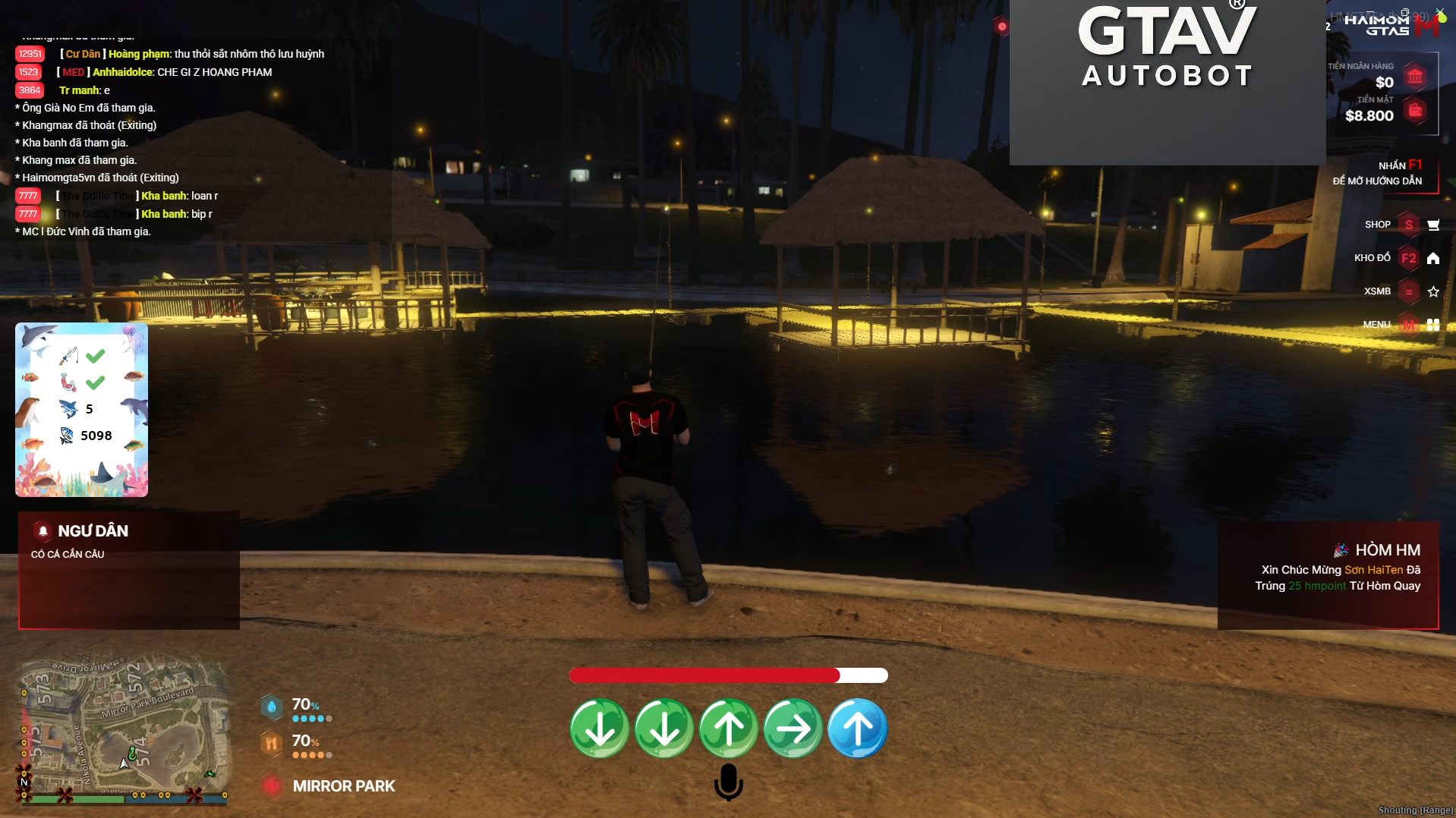Click the cash wallet icon
The width and height of the screenshot is (1456, 818).
point(1415,111)
